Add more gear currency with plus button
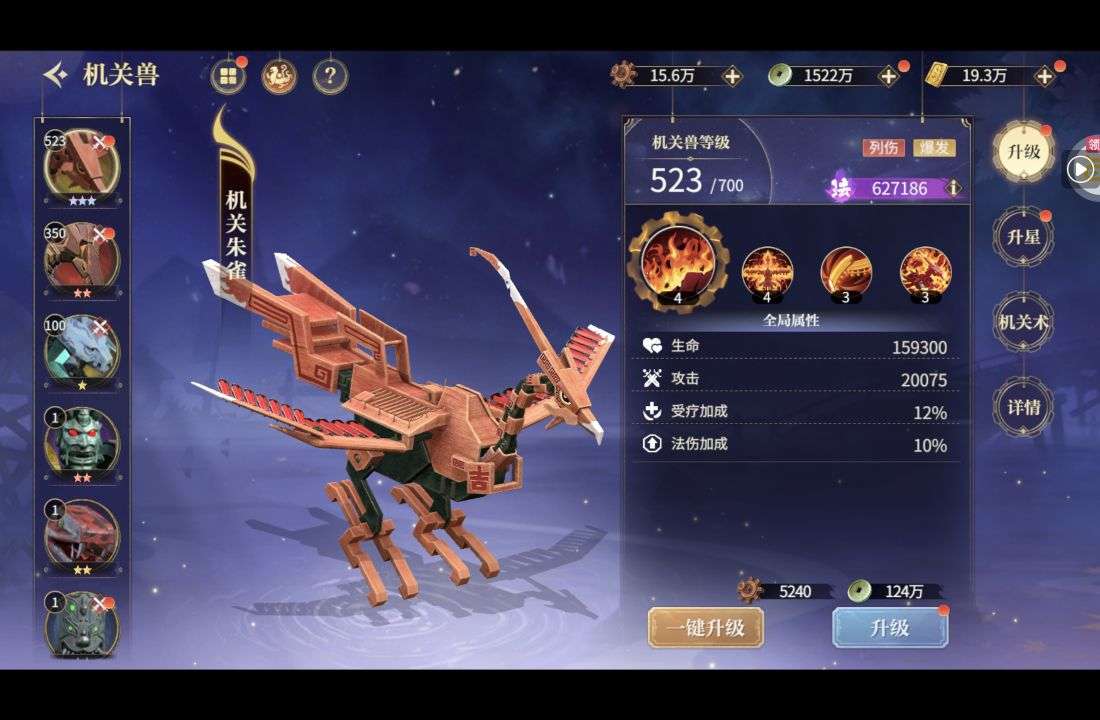Viewport: 1100px width, 720px height. [x=732, y=76]
